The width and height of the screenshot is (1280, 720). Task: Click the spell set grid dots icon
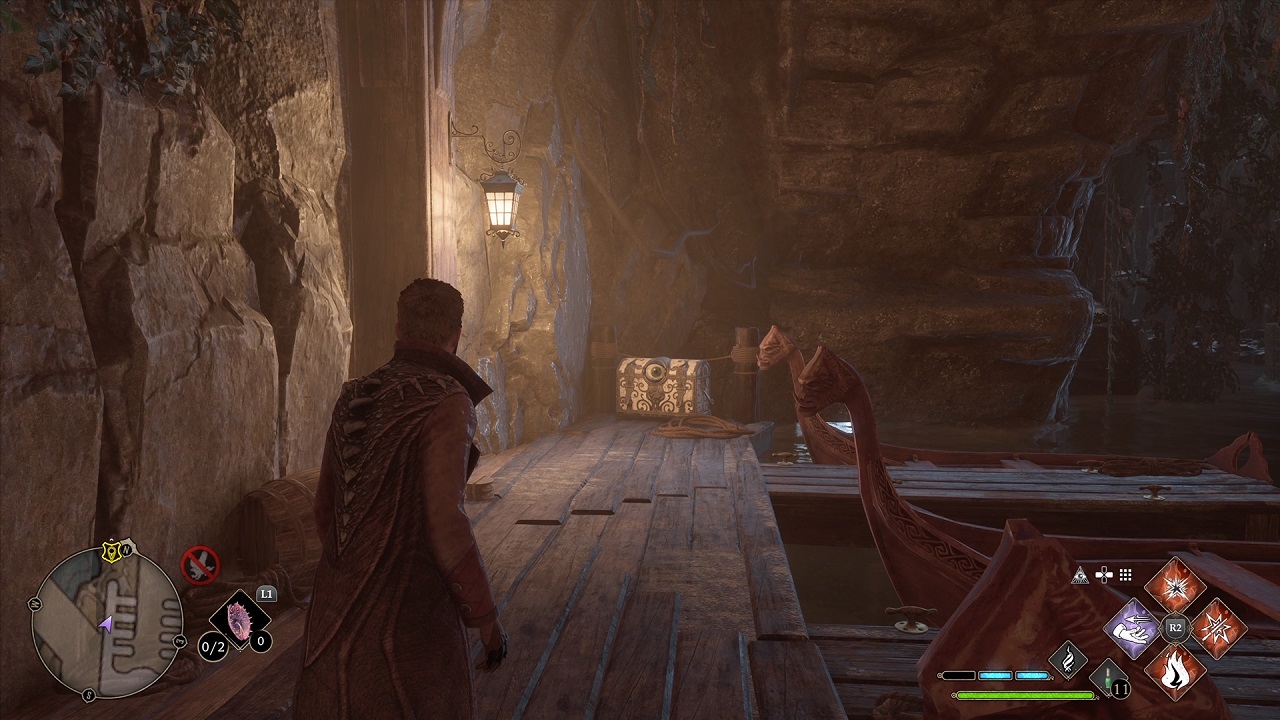tap(1124, 575)
